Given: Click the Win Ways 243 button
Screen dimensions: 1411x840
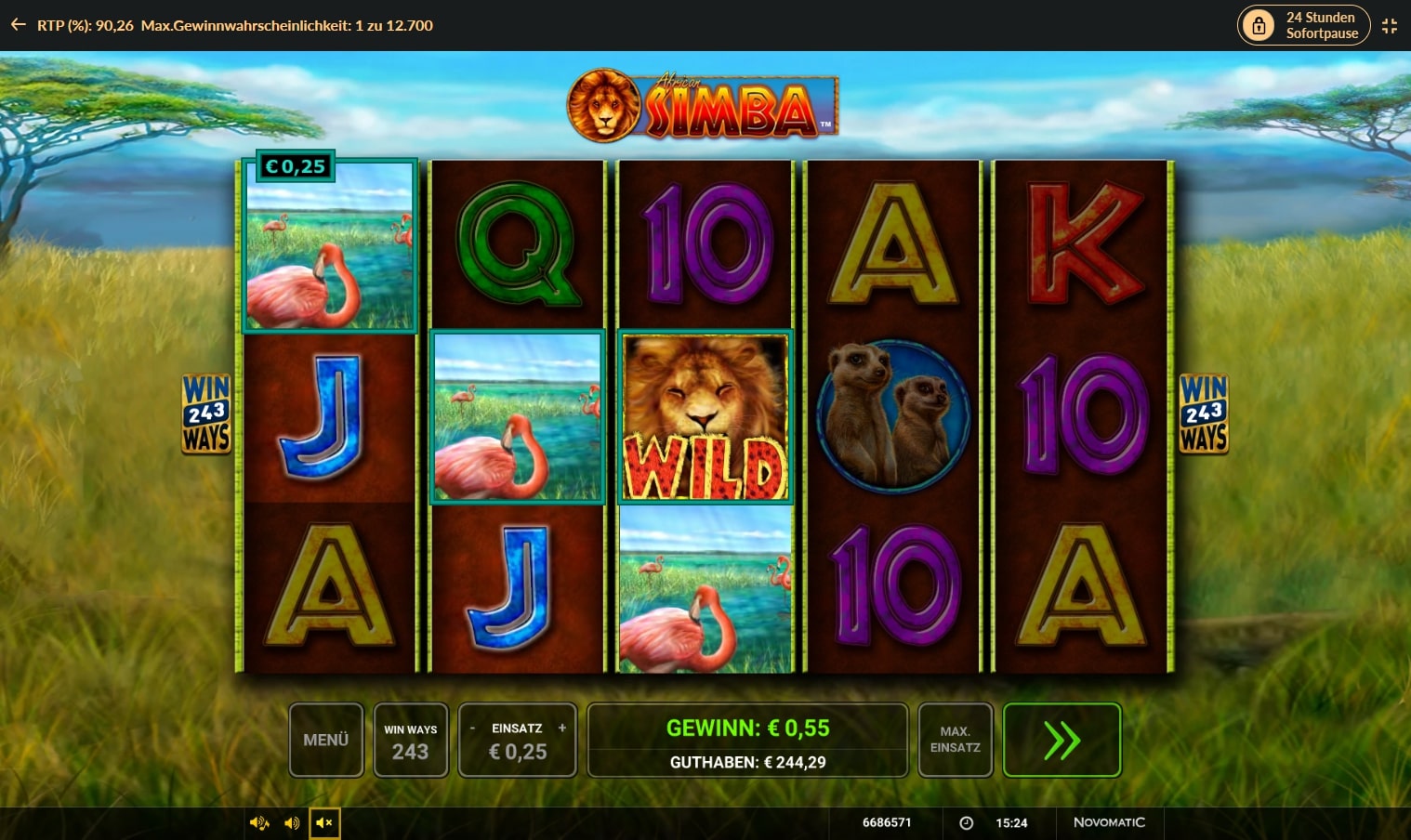Looking at the screenshot, I should pyautogui.click(x=410, y=740).
